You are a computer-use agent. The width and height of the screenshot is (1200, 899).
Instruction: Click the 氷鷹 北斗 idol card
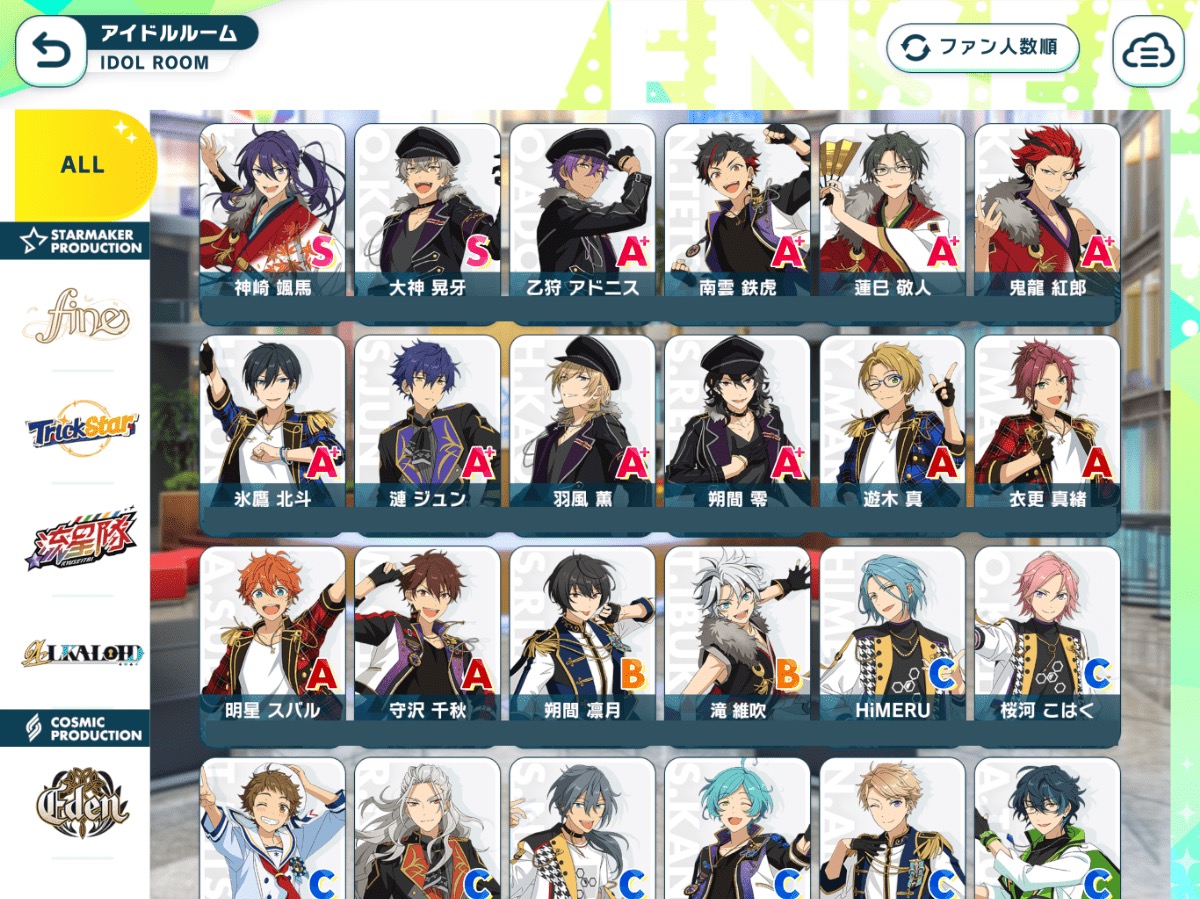272,424
